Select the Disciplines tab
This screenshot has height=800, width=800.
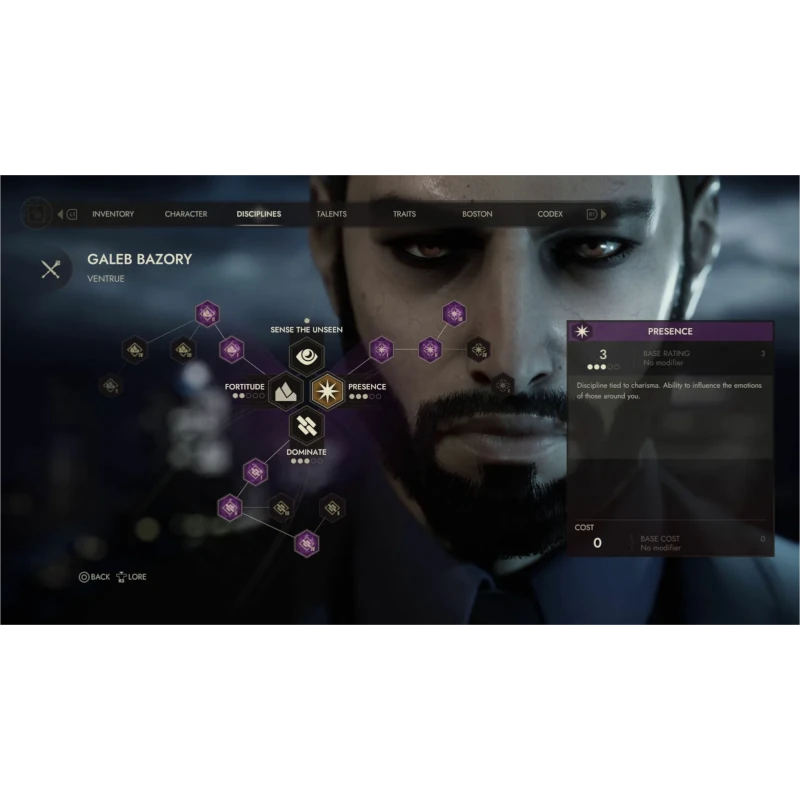tap(259, 214)
